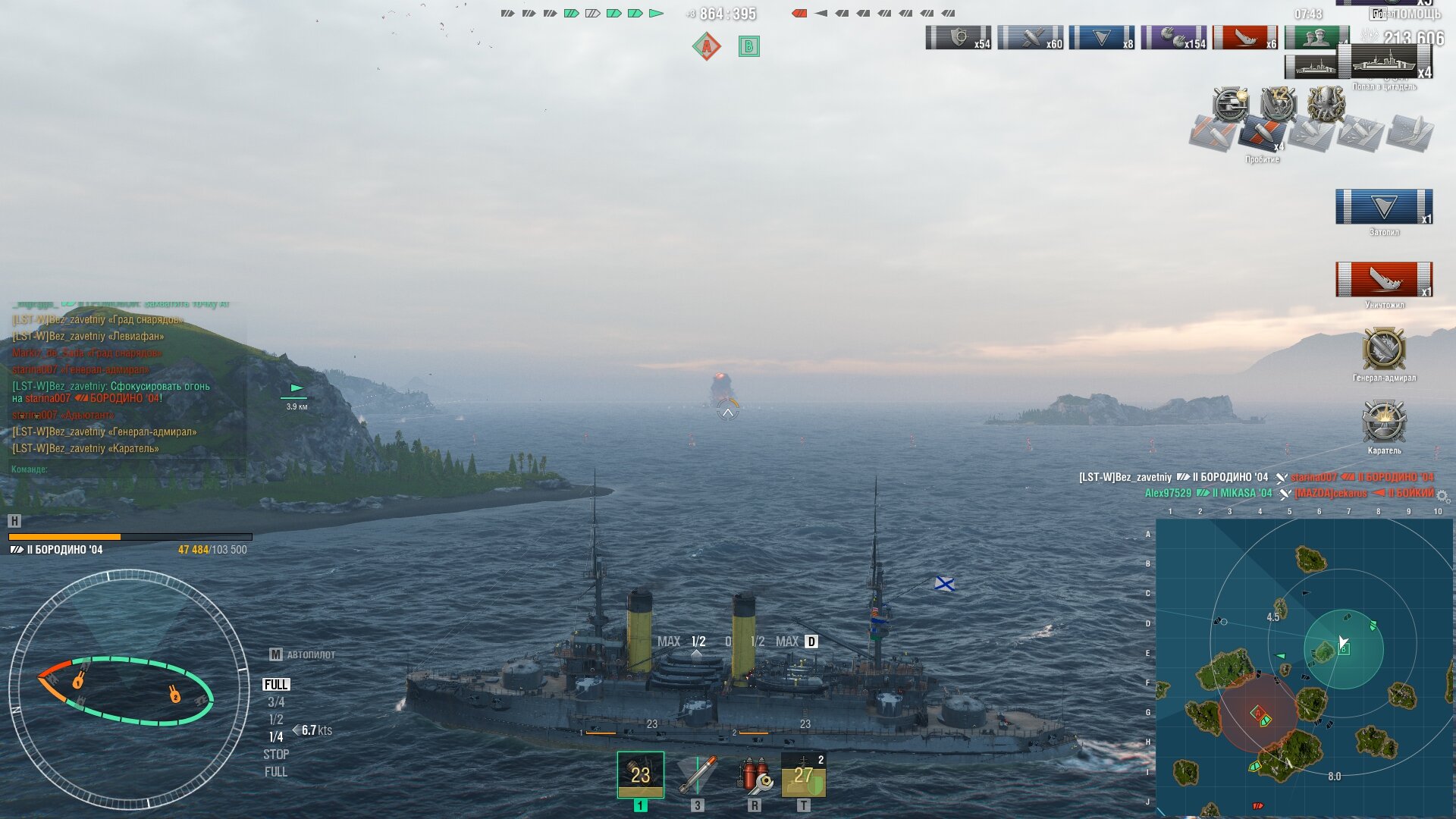This screenshot has height=819, width=1456.
Task: Select the citadel hit ribbon
Action: [x=1385, y=62]
